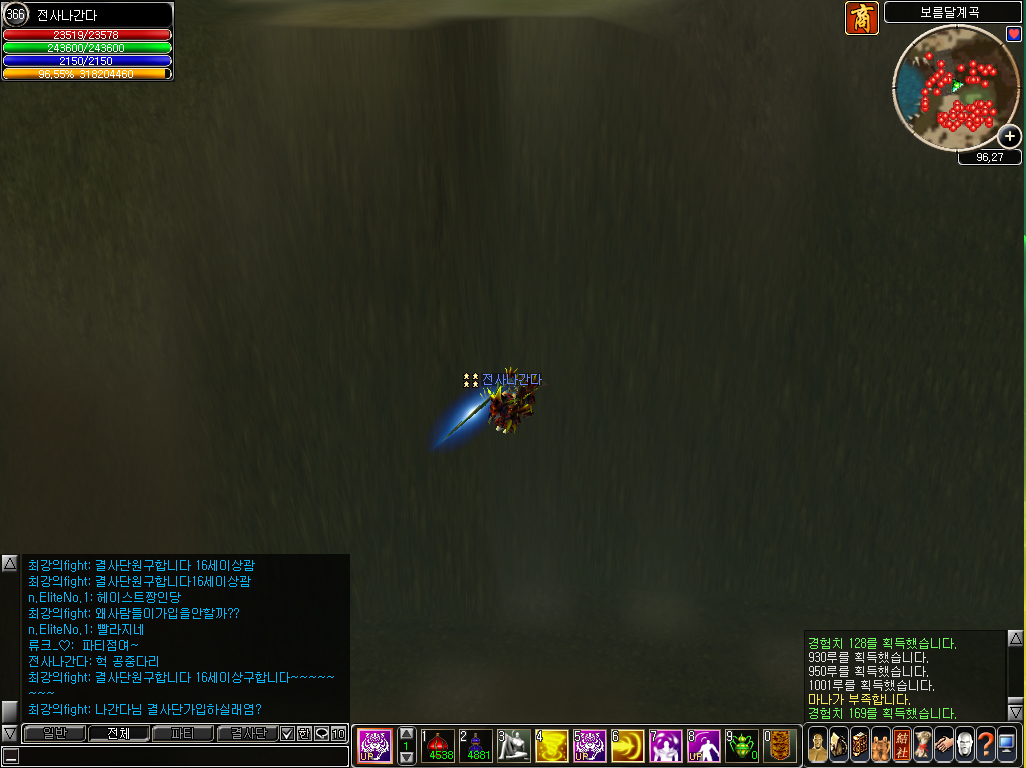This screenshot has width=1026, height=768.
Task: Activate the yellow whirlwind skill in slot 4
Action: 552,745
